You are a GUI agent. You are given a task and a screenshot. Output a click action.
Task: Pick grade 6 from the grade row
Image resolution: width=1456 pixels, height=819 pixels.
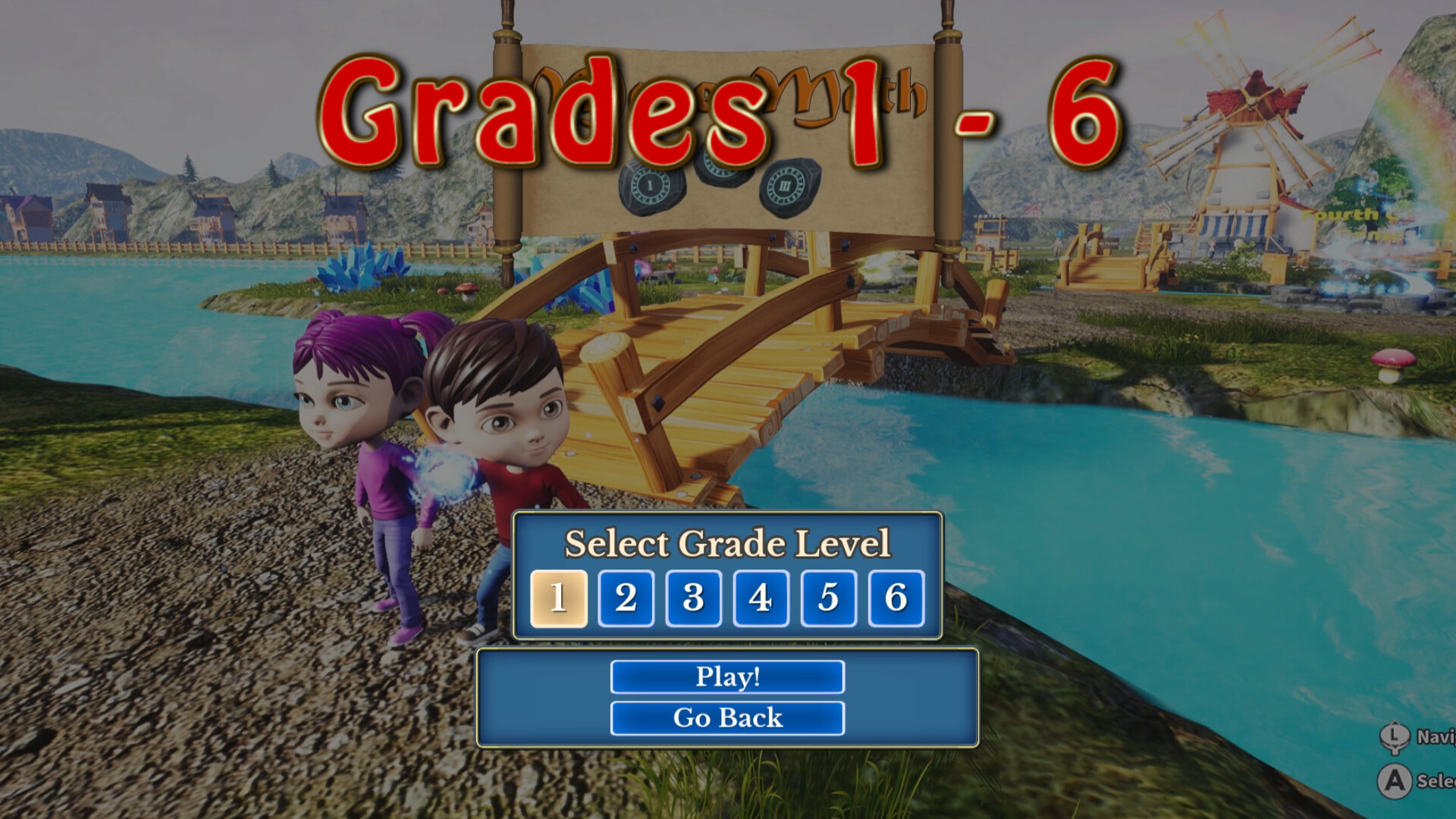point(895,597)
